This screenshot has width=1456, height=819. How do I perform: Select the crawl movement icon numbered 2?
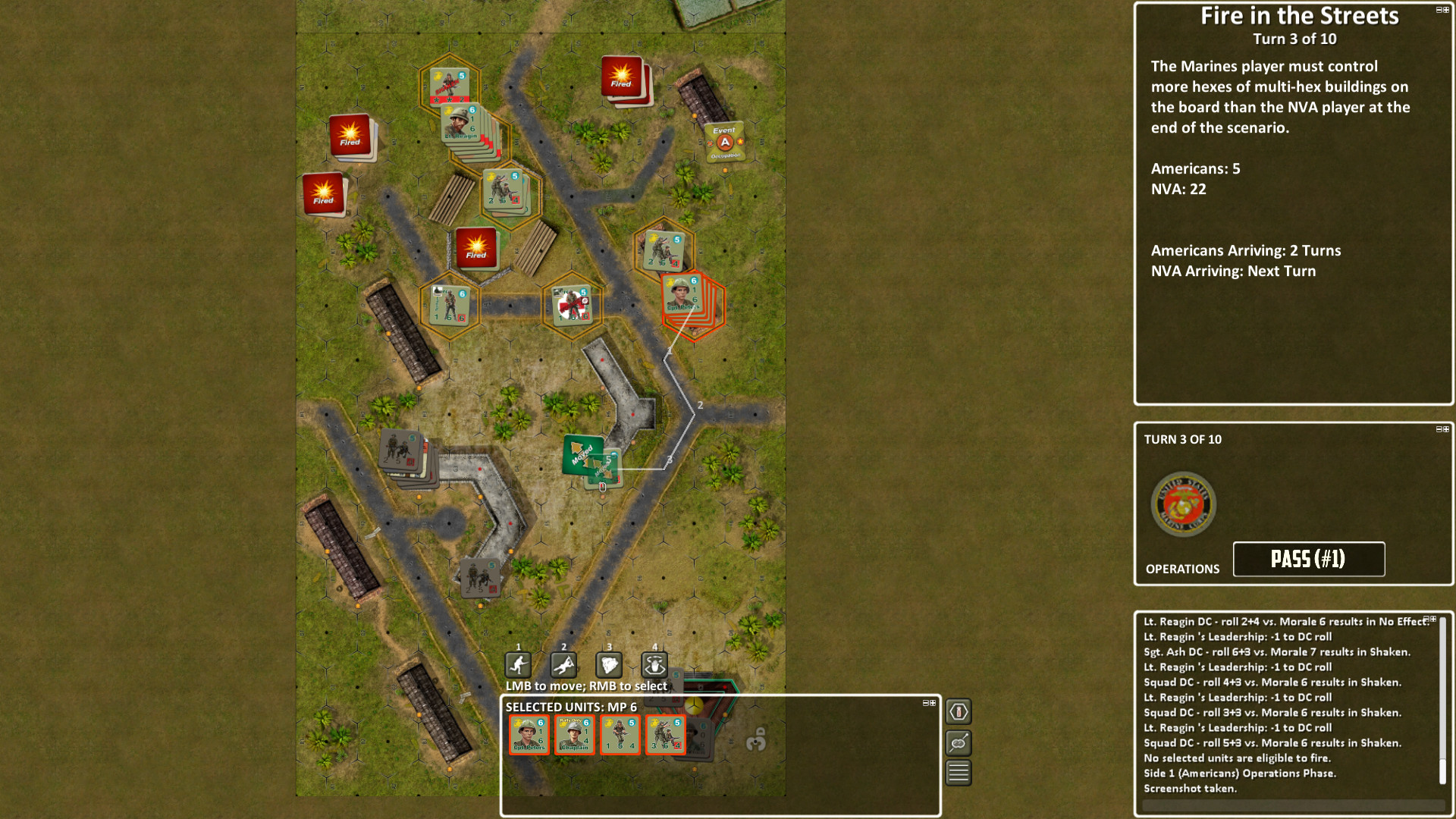(563, 665)
